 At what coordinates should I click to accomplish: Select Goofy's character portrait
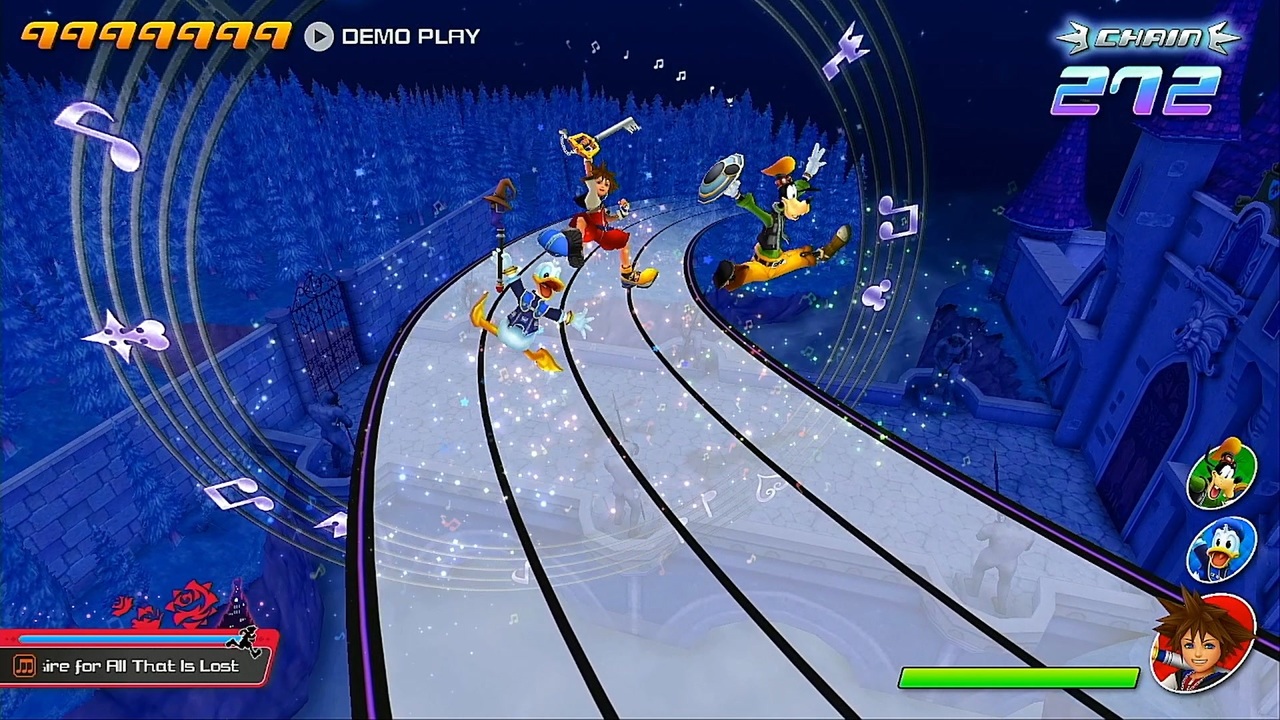[x=1222, y=473]
